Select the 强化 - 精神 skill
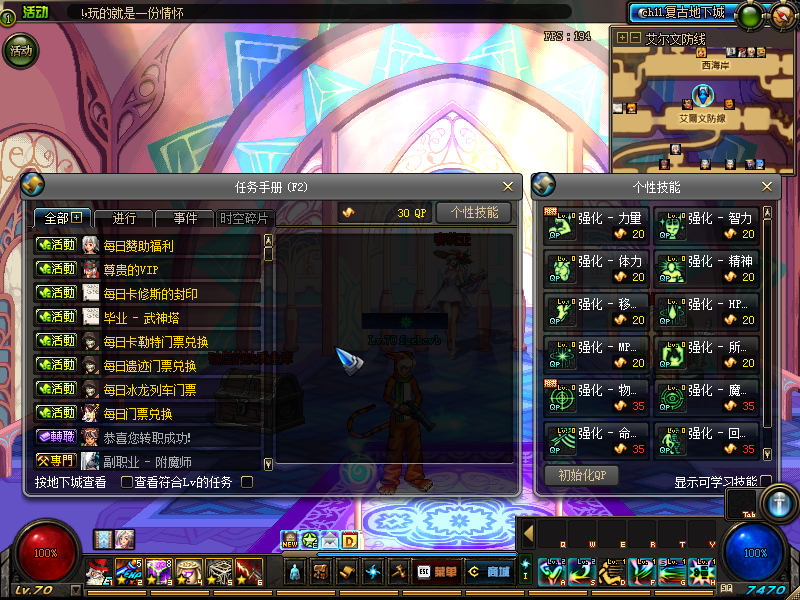Screen dimensions: 800x600 click(706, 268)
